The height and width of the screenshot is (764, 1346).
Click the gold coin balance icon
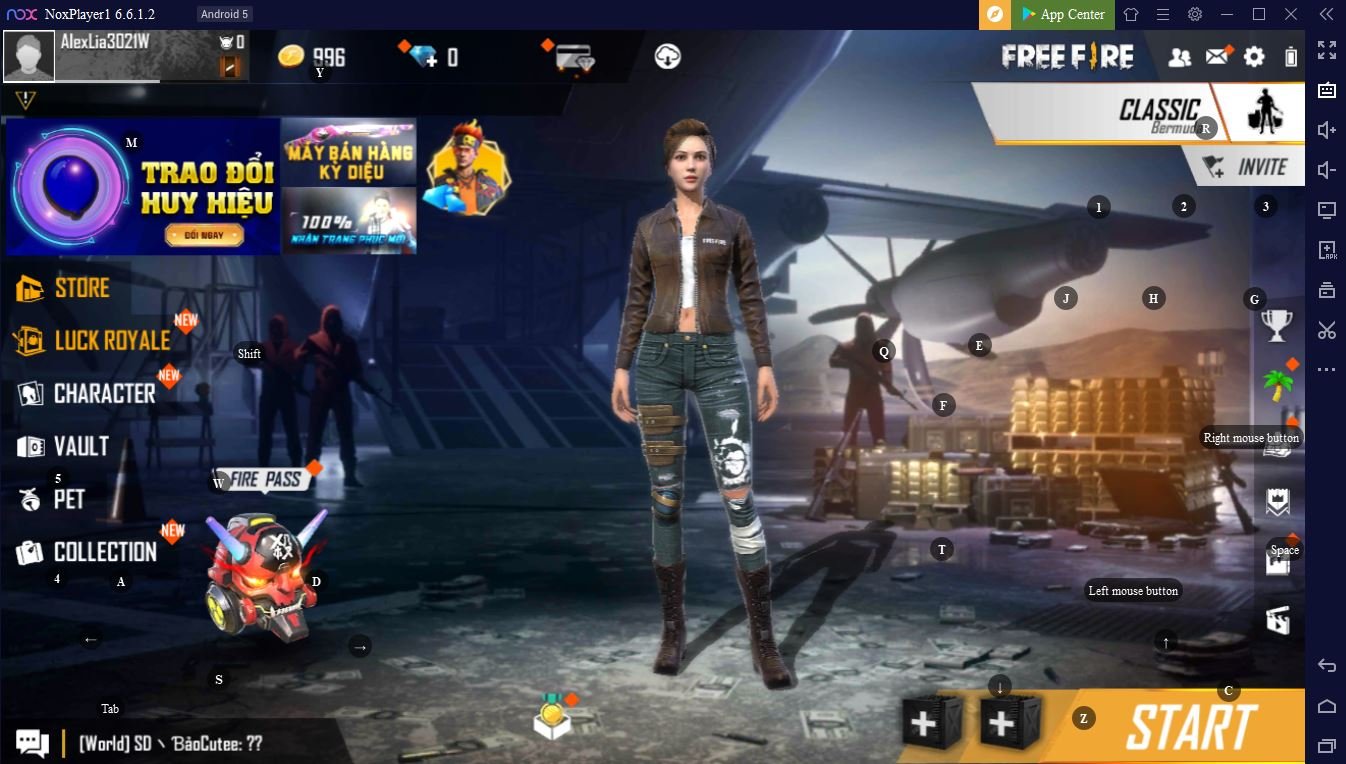point(292,56)
